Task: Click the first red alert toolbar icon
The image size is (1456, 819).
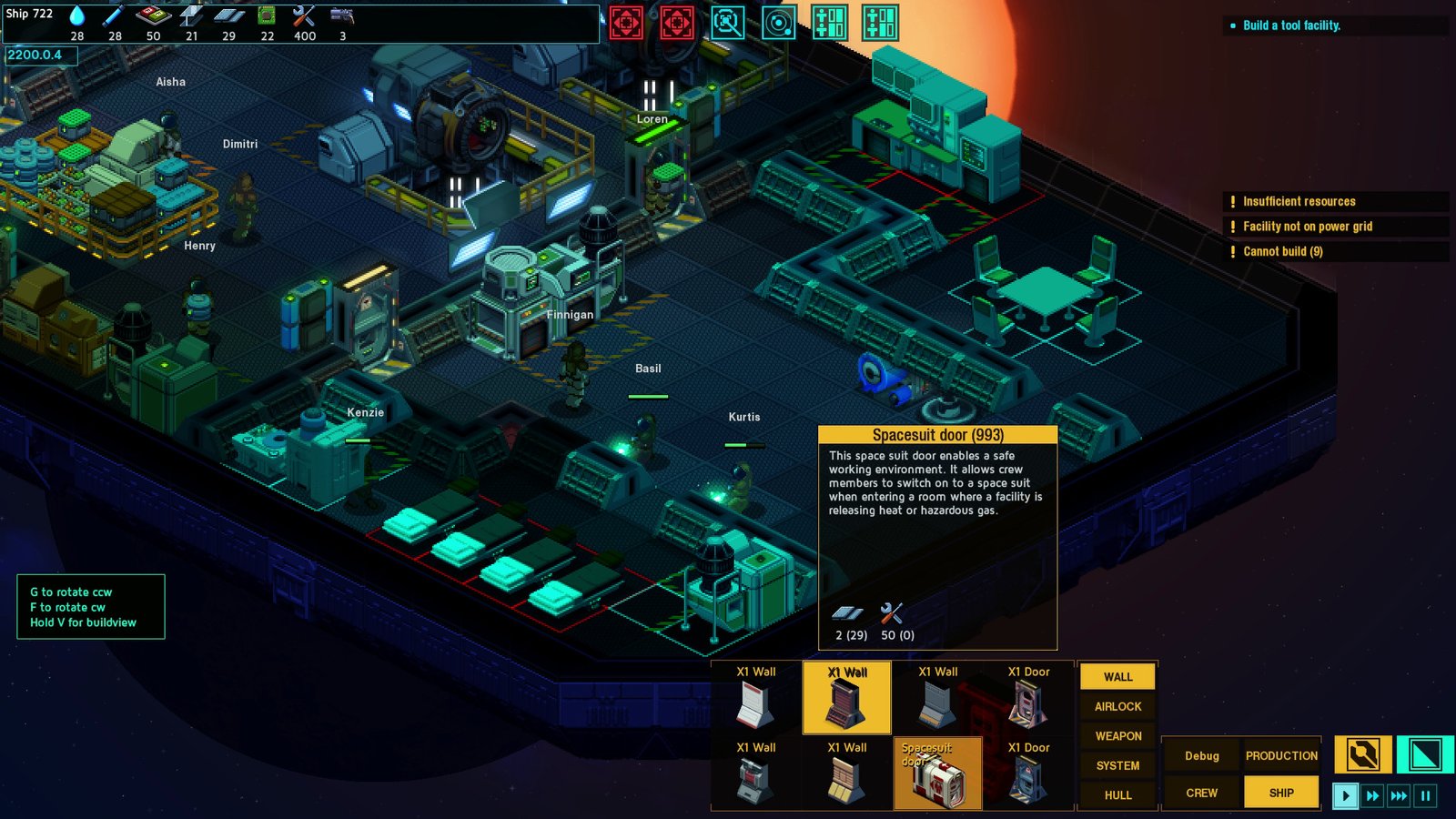Action: [x=628, y=24]
